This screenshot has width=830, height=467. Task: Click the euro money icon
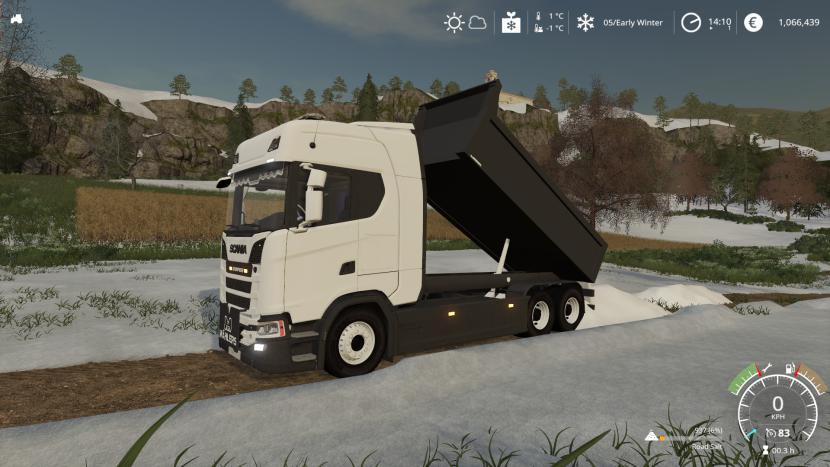coord(753,22)
